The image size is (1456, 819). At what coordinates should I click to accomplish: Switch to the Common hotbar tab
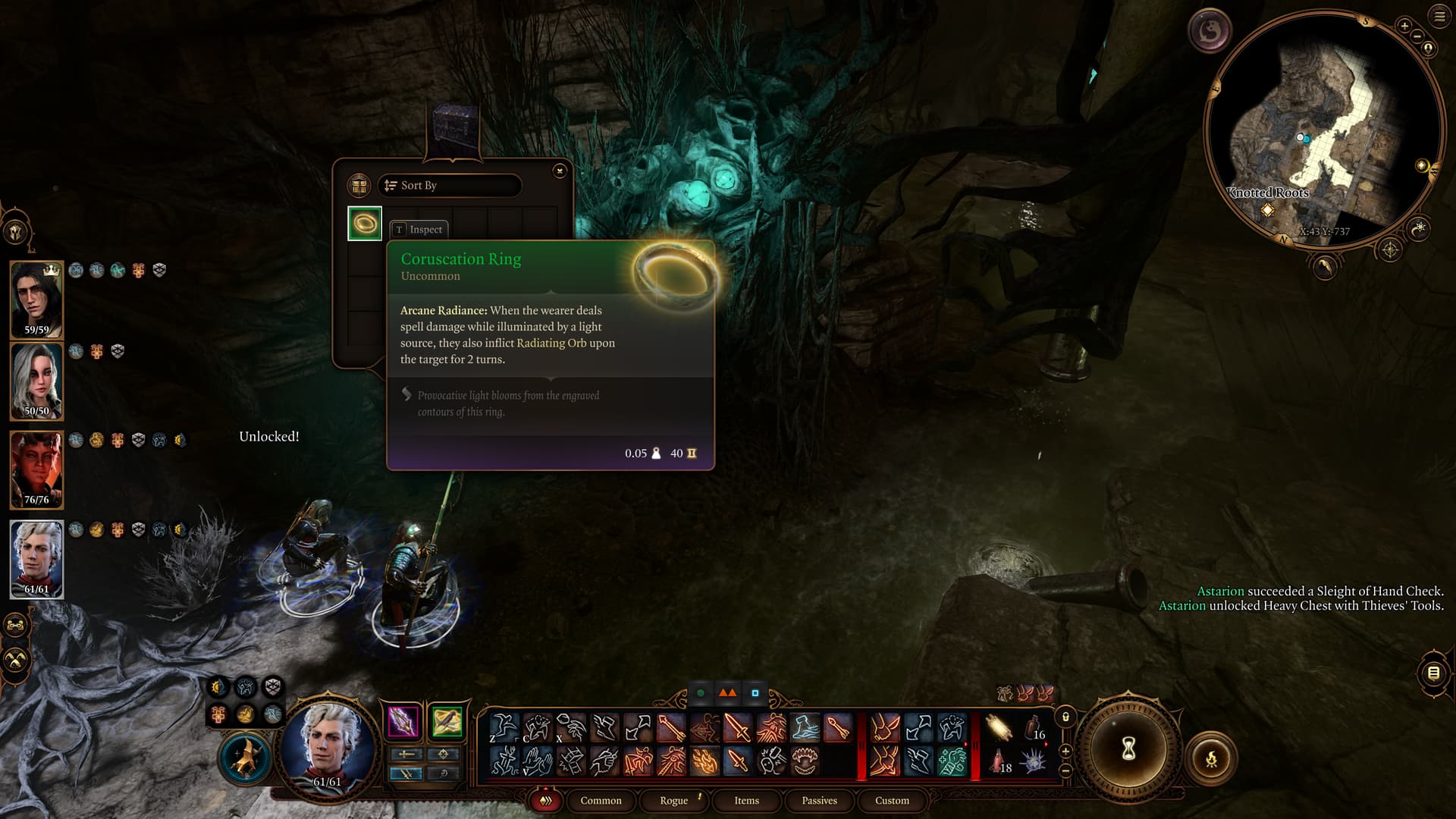pyautogui.click(x=601, y=801)
